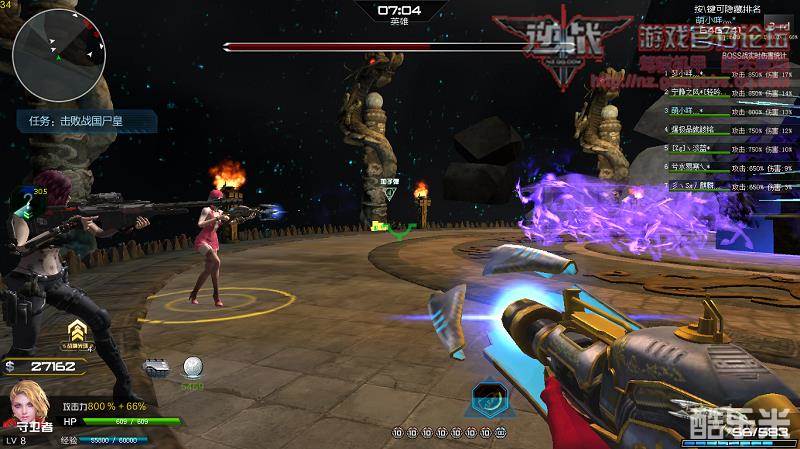Viewport: 800px width, 449px height.
Task: Click the armored vehicle item icon
Action: pos(155,366)
